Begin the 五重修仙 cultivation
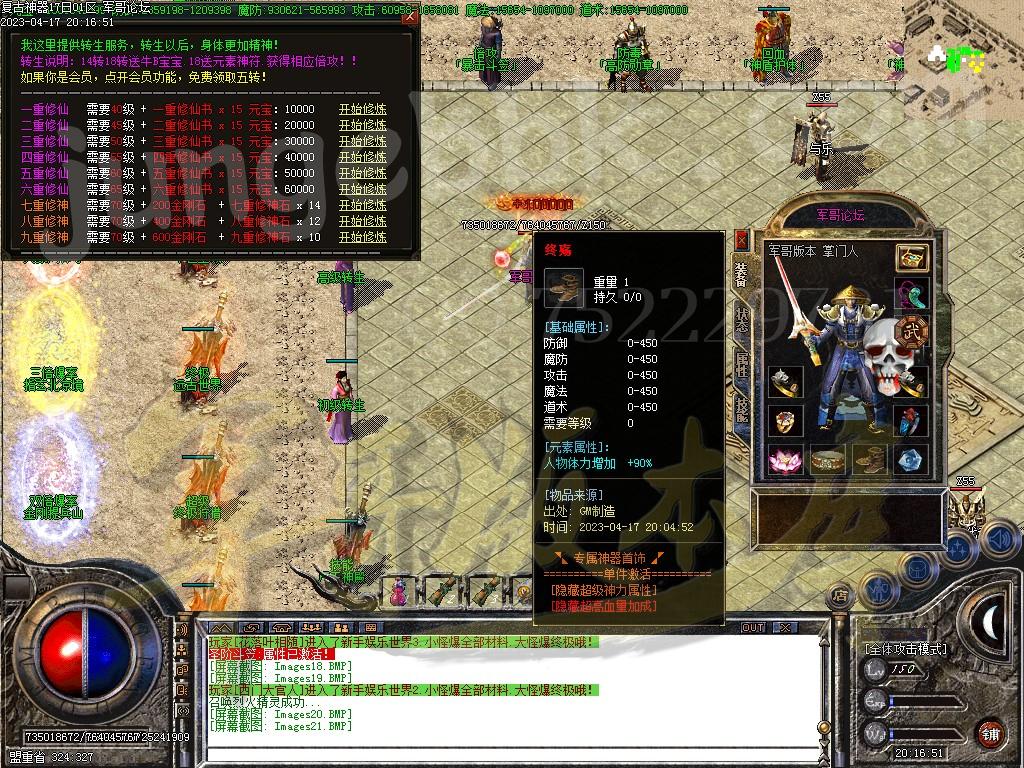The height and width of the screenshot is (768, 1024). point(362,173)
